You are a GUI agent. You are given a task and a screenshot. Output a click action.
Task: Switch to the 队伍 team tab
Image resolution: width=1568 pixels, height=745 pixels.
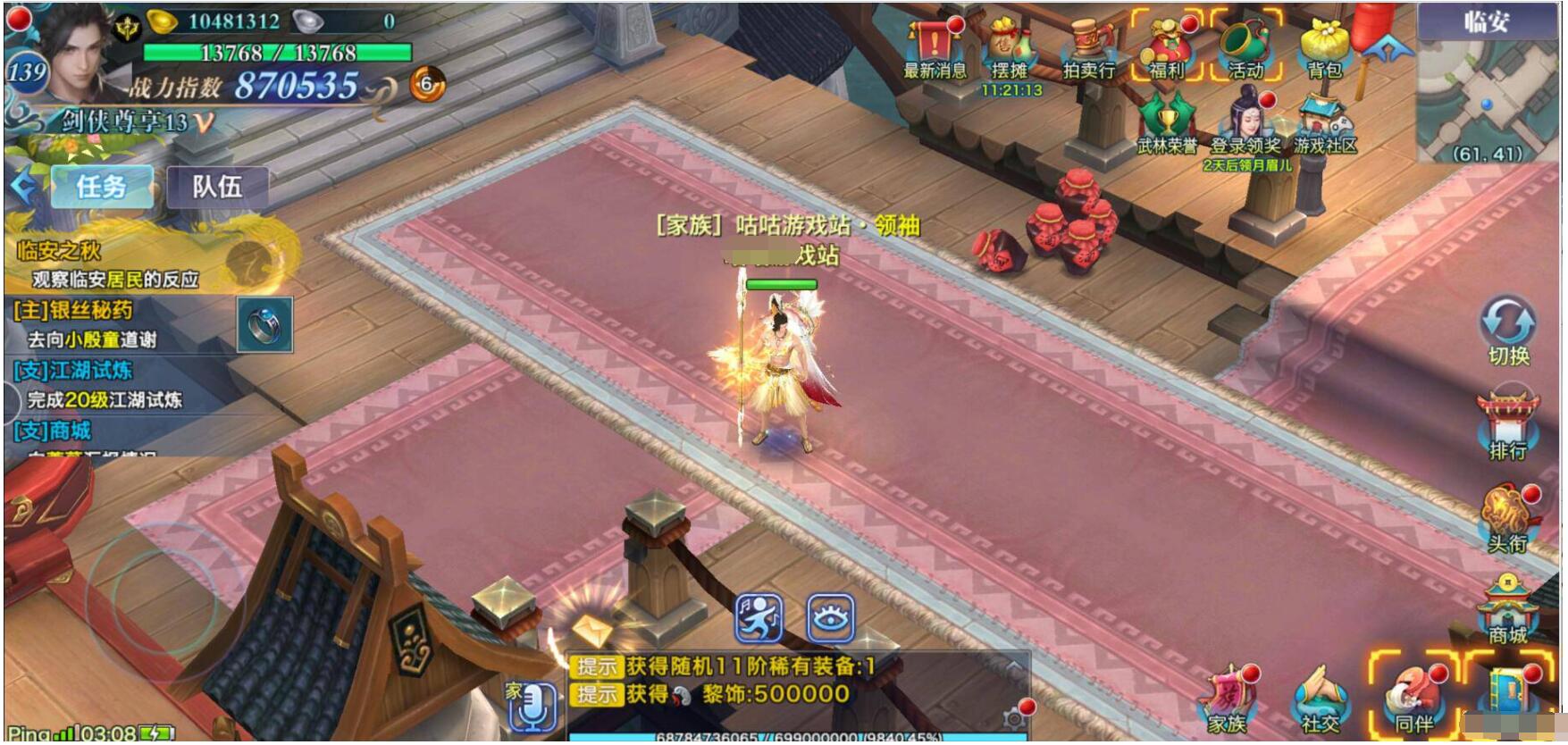[217, 187]
